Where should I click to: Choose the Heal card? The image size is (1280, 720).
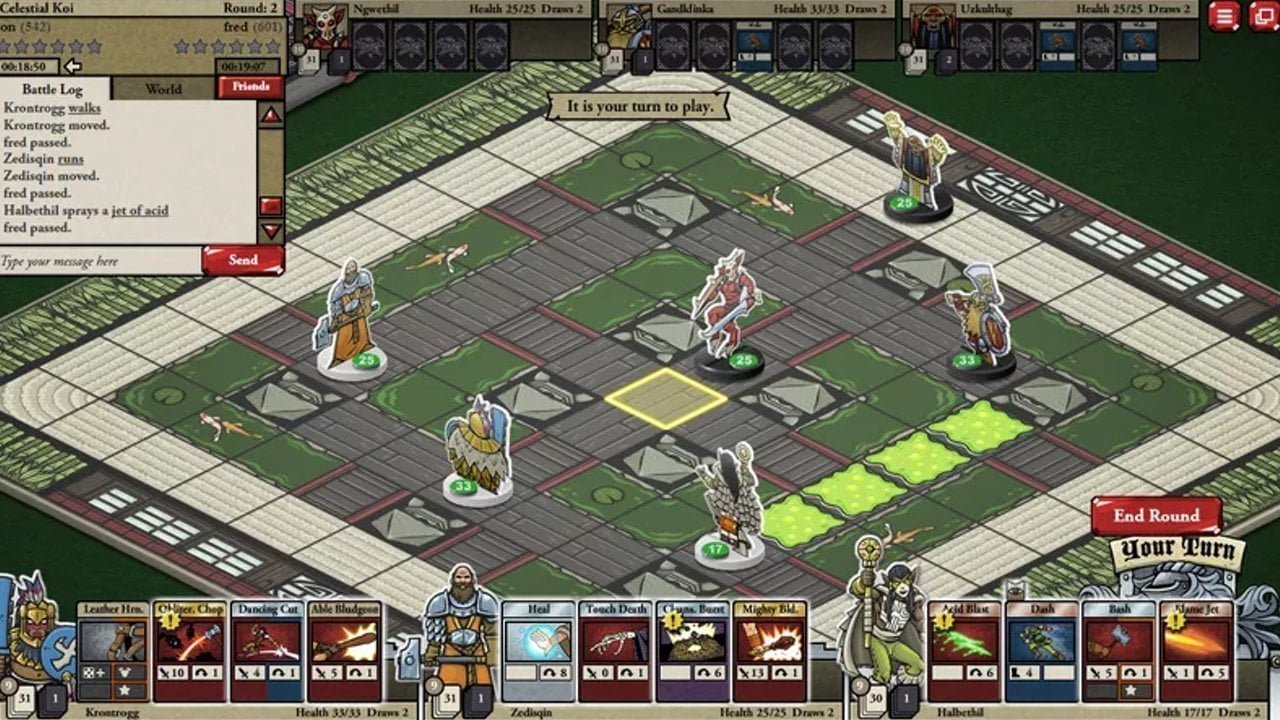(x=538, y=651)
